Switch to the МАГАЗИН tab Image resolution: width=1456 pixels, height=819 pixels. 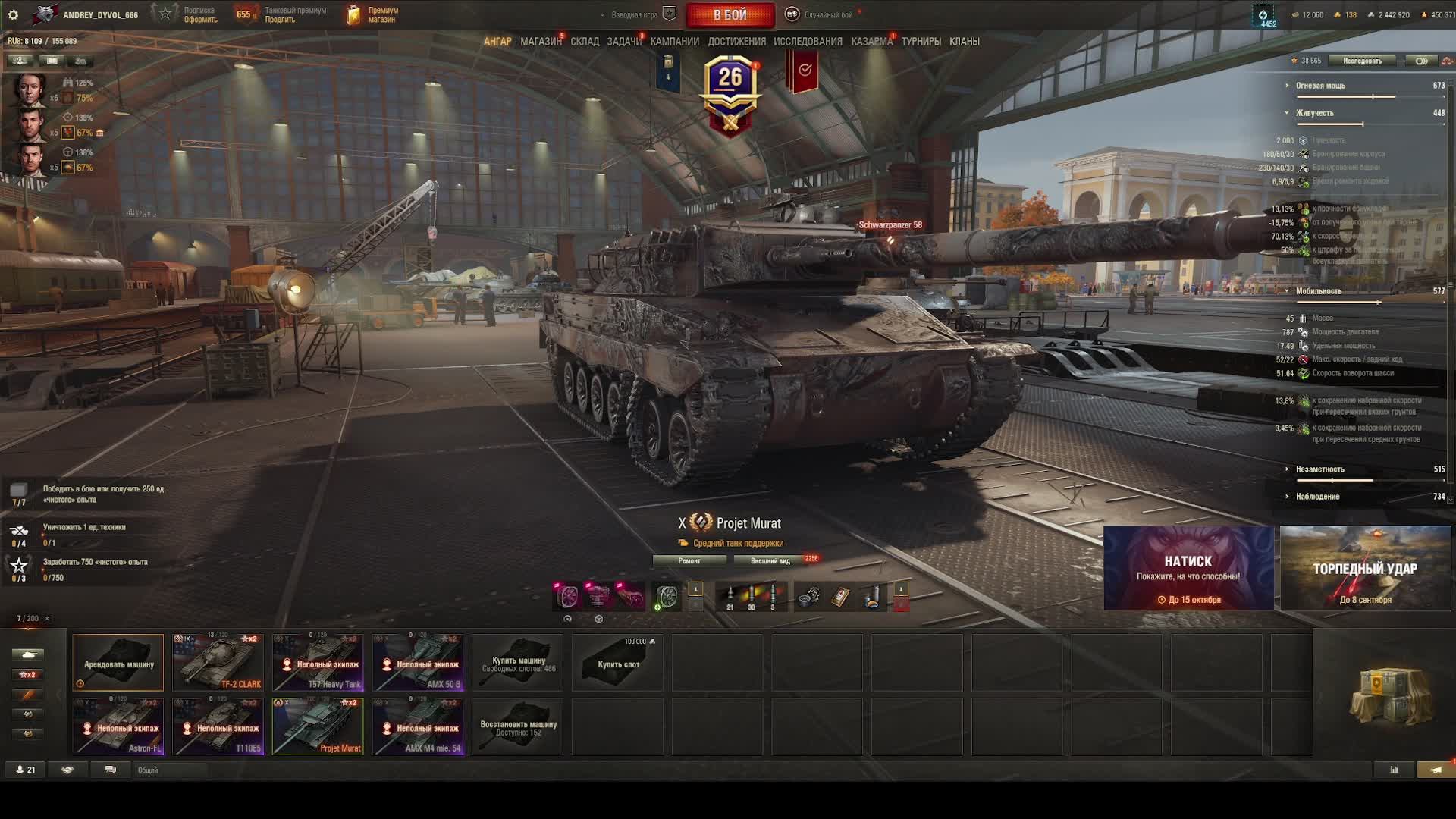point(541,42)
